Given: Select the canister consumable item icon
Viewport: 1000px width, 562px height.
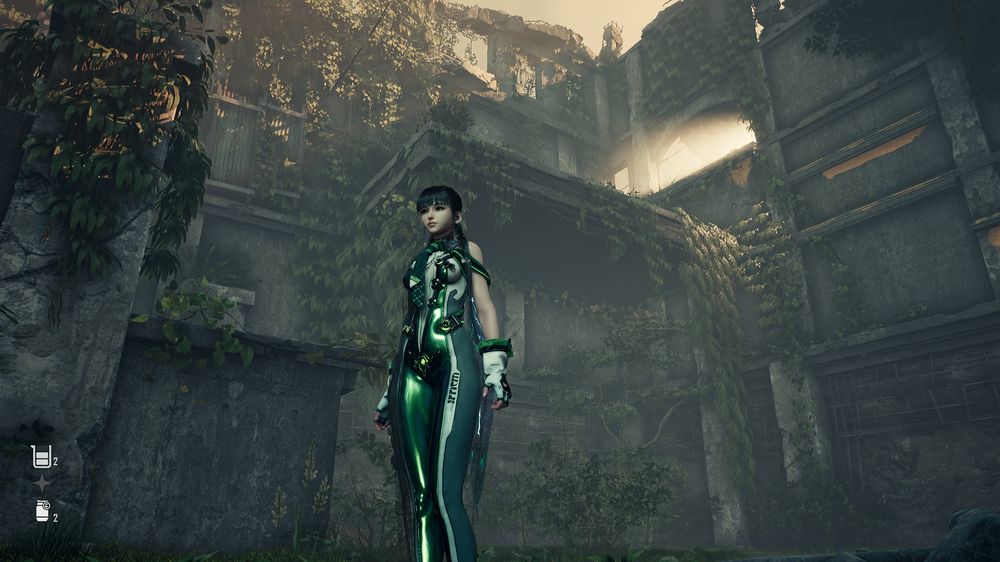Looking at the screenshot, I should click(42, 511).
